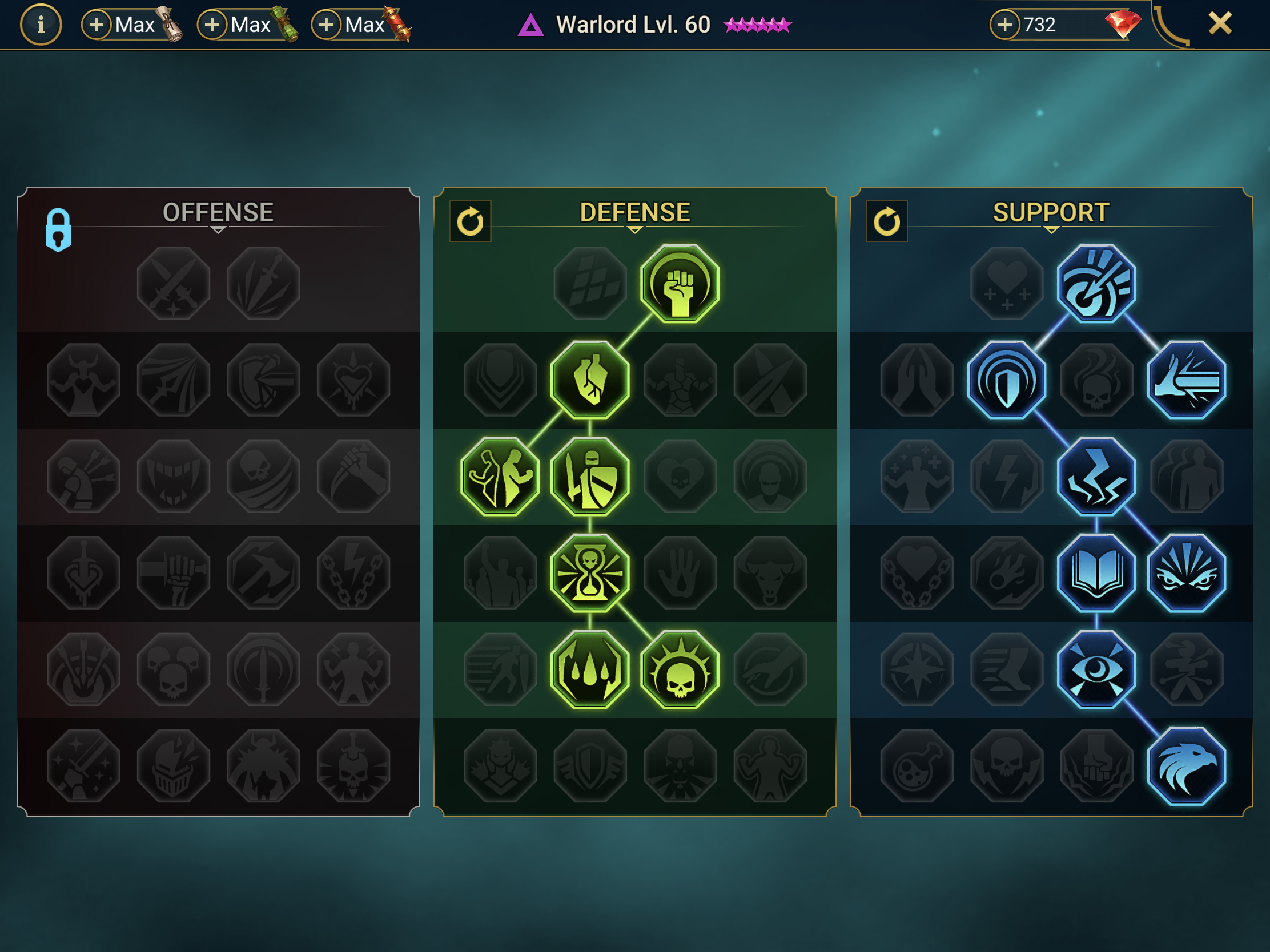Add green mastery scrolls
The image size is (1270, 952).
point(212,25)
